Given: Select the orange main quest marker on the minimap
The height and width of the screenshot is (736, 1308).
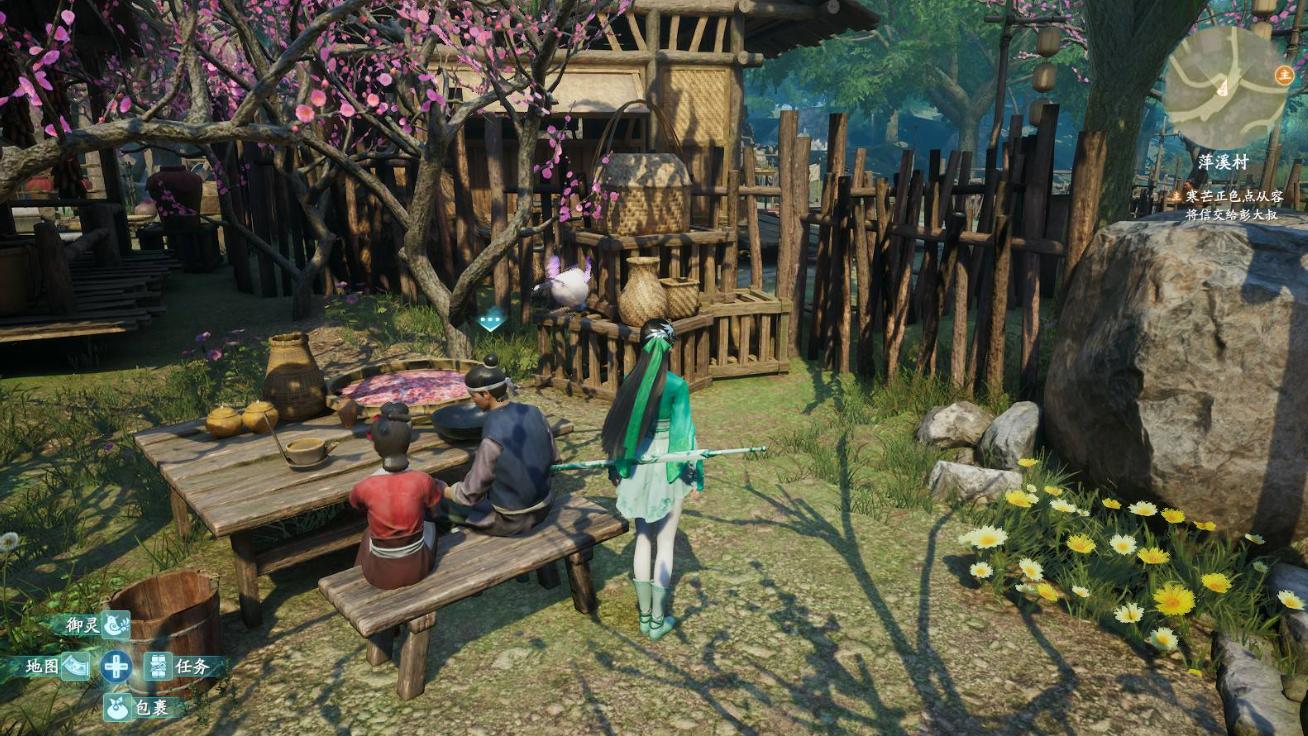Looking at the screenshot, I should (1284, 73).
